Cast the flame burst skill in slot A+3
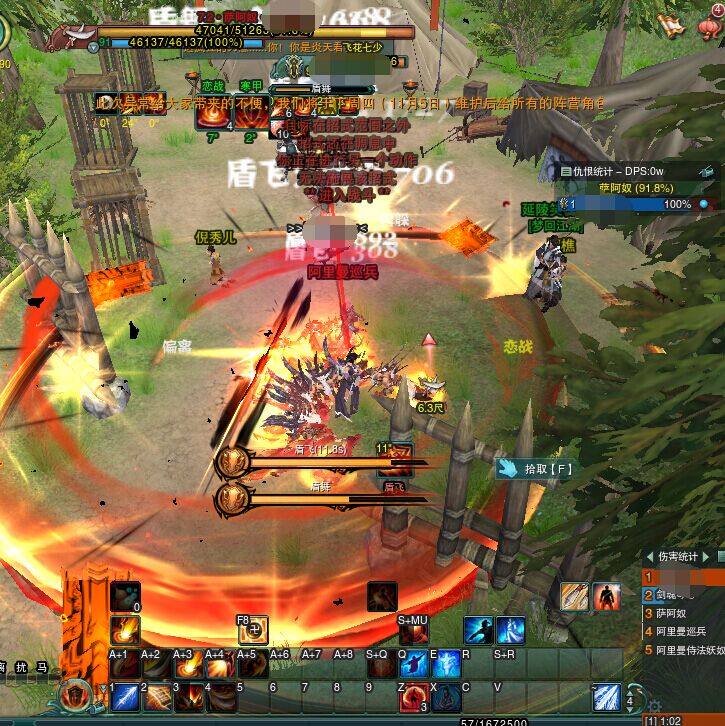 [188, 664]
